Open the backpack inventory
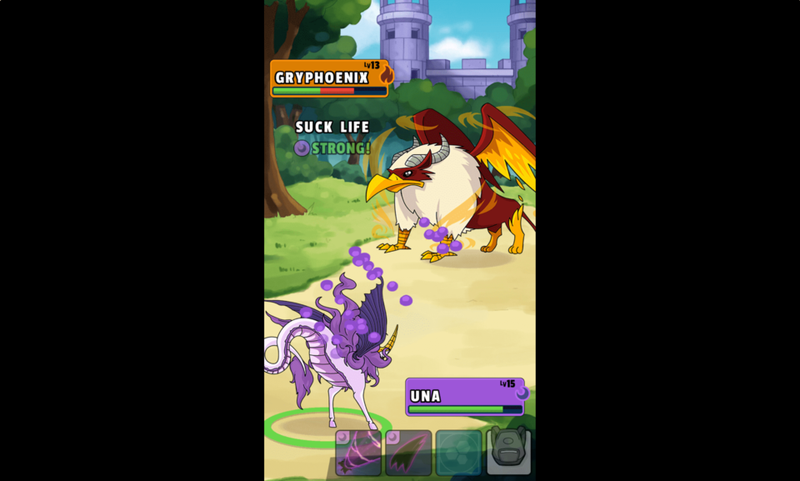The image size is (800, 481). tap(508, 450)
